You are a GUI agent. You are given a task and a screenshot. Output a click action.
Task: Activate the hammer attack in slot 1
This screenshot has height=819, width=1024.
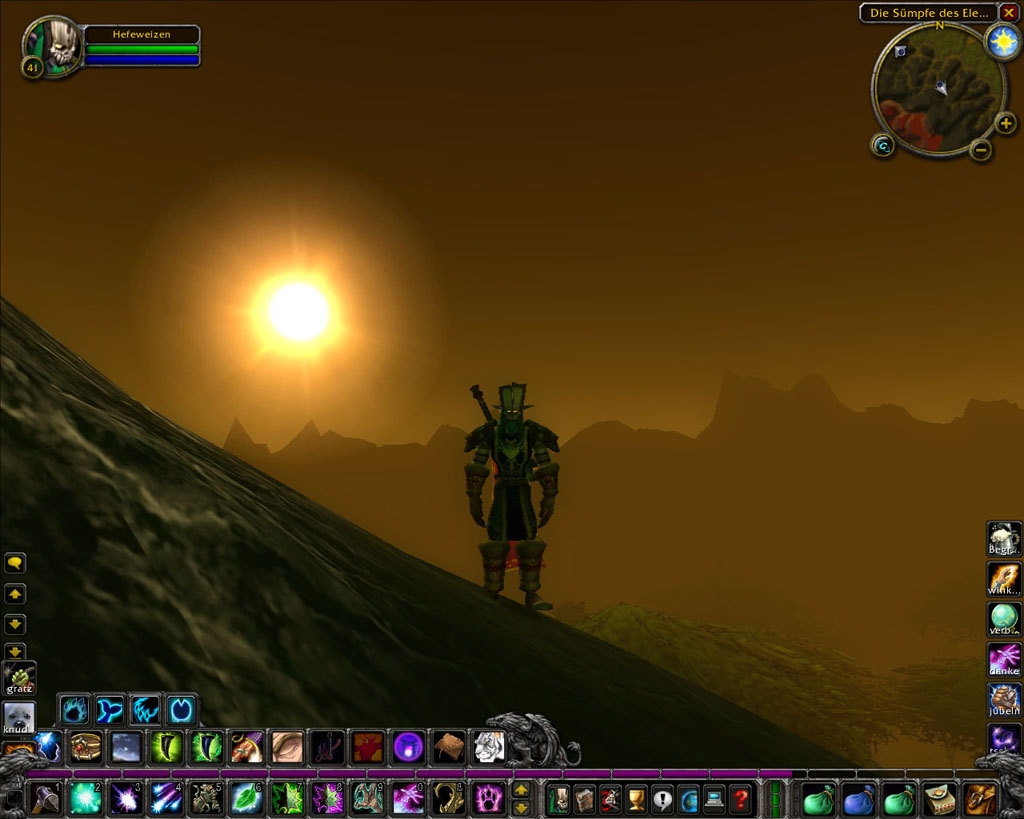(45, 798)
